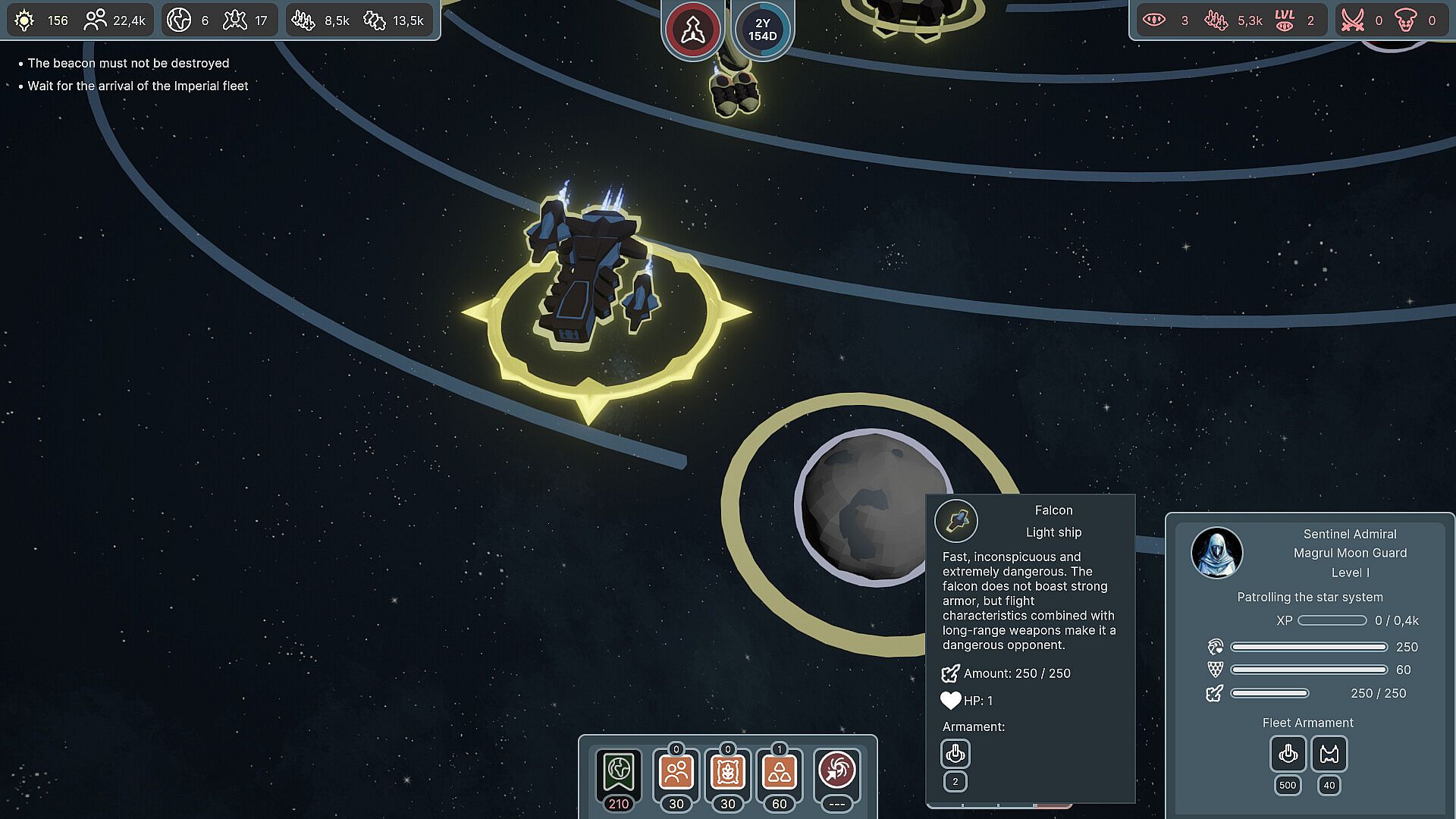Viewport: 1456px width, 819px height.
Task: Select the Falcon's armament cannon icon
Action: click(x=955, y=754)
